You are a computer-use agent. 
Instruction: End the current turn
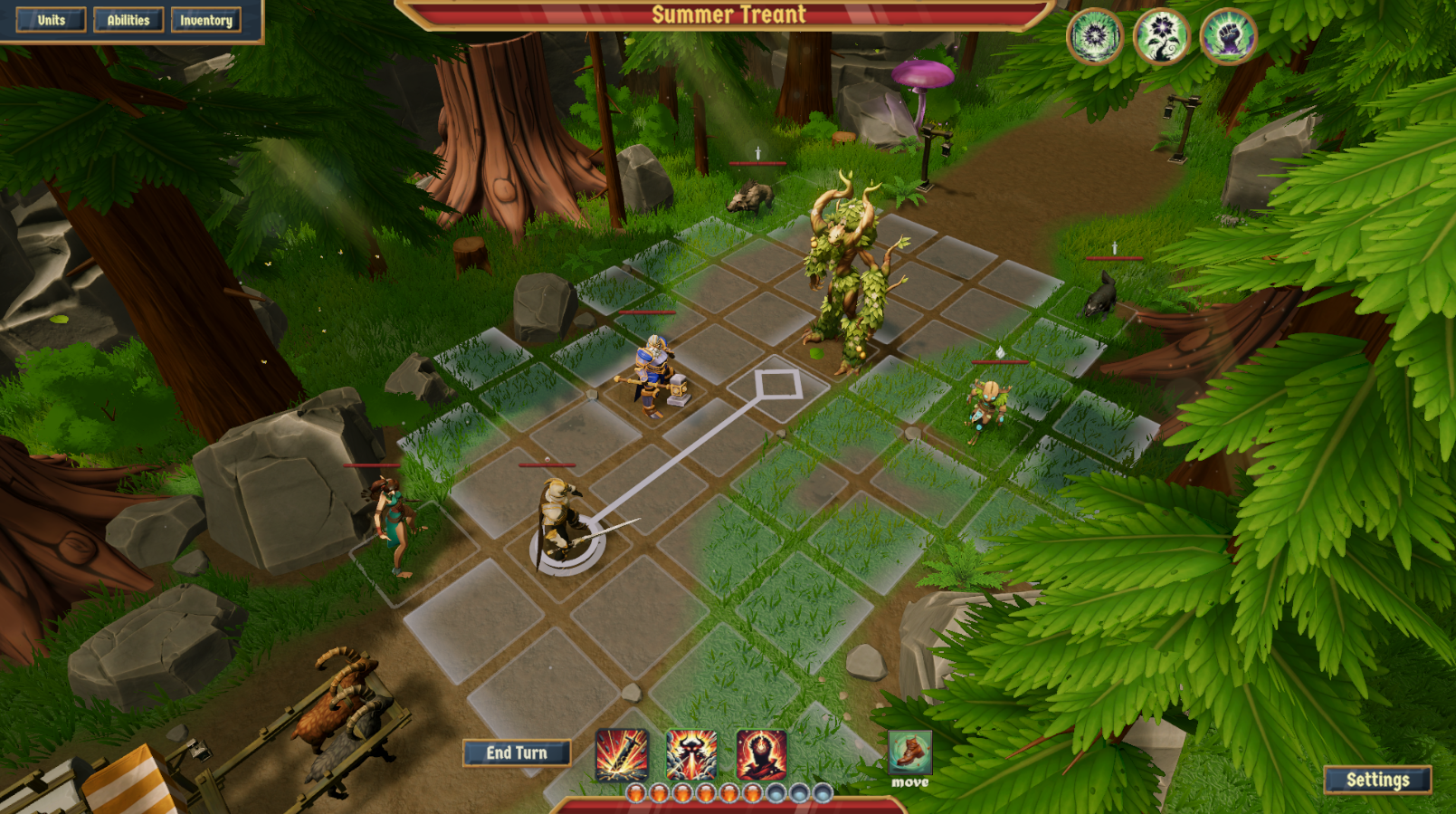point(517,752)
